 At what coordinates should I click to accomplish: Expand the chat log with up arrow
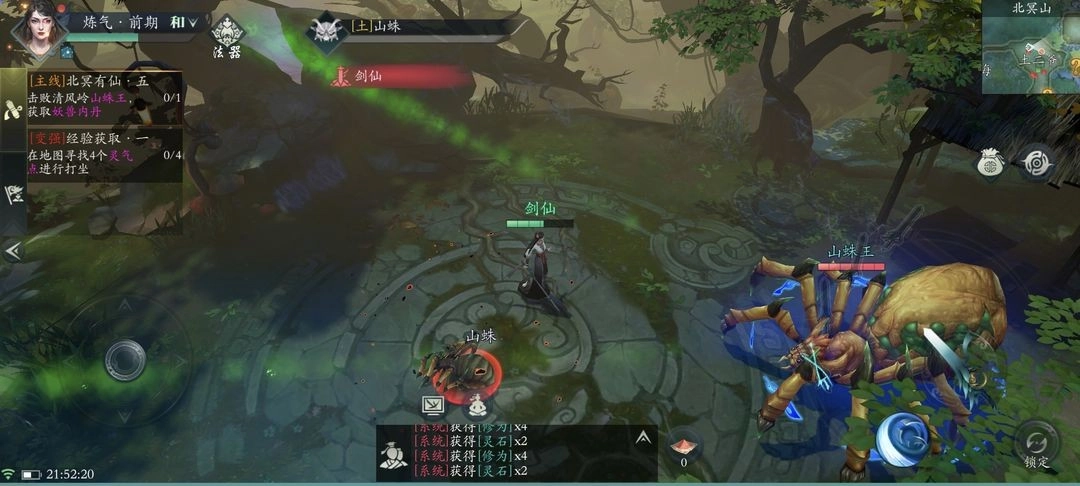coord(643,437)
